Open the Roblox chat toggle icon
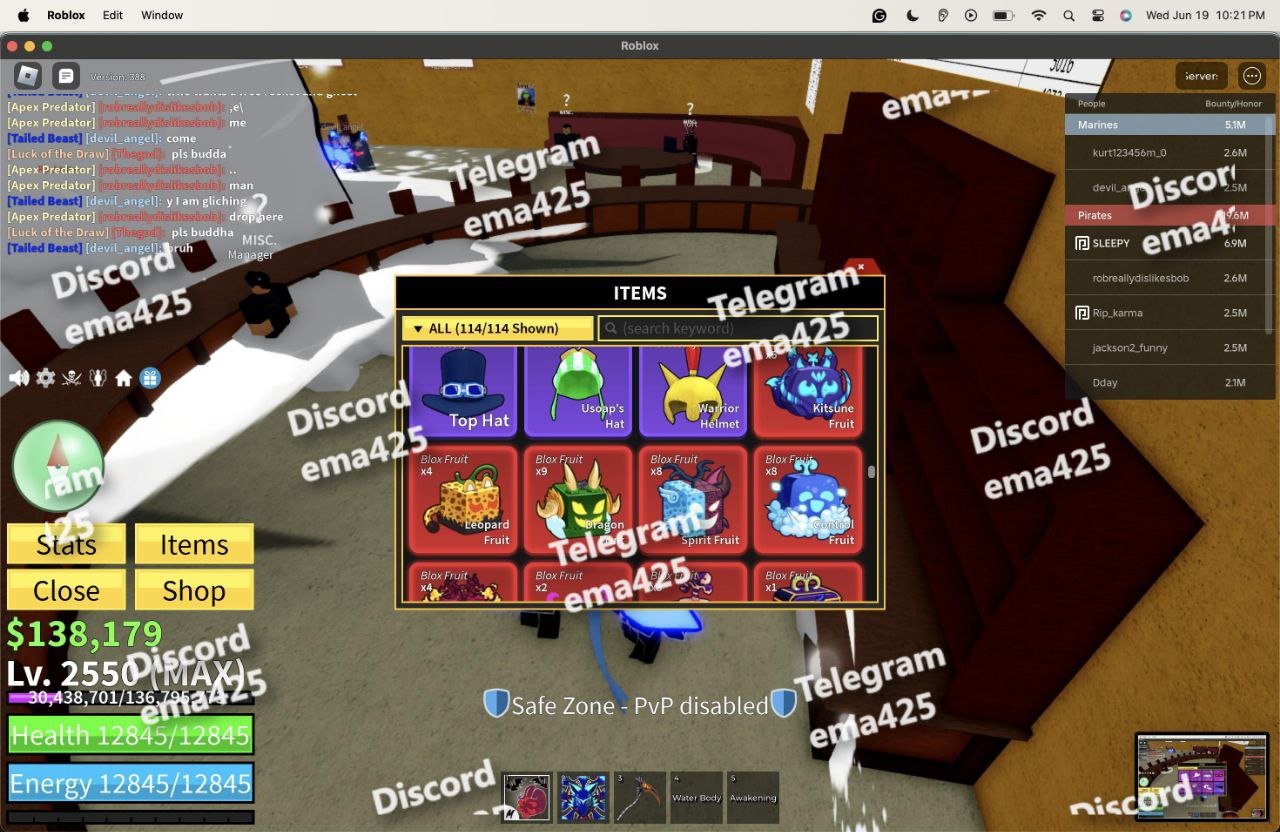The image size is (1280, 832). point(65,75)
